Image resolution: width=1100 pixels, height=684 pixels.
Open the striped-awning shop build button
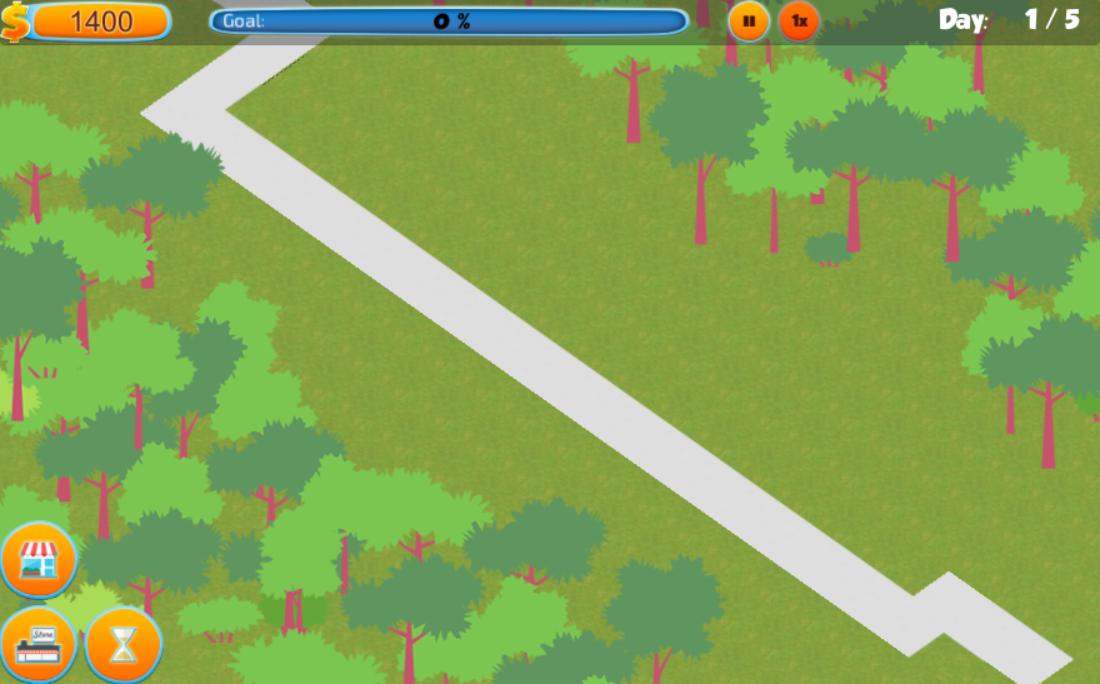pyautogui.click(x=39, y=560)
